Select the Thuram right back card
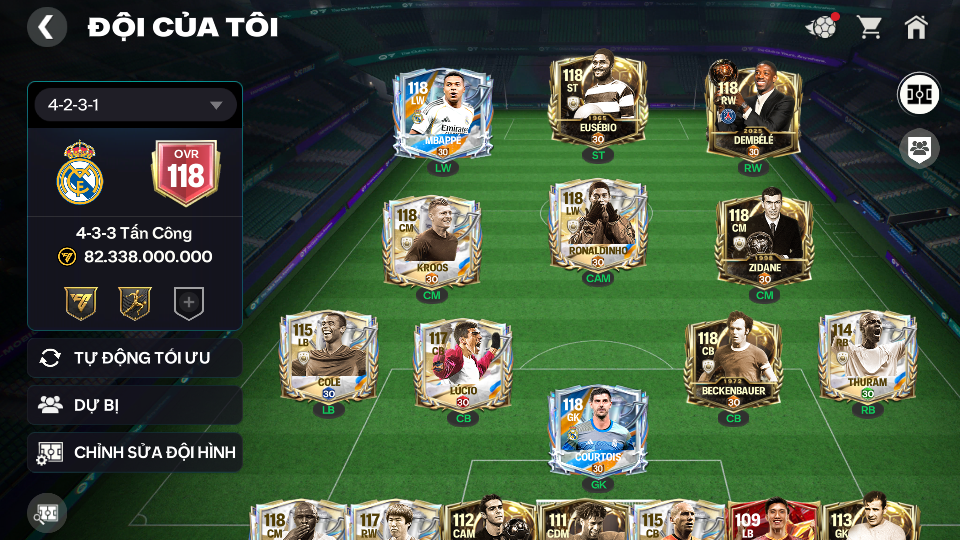The image size is (960, 540). point(866,356)
